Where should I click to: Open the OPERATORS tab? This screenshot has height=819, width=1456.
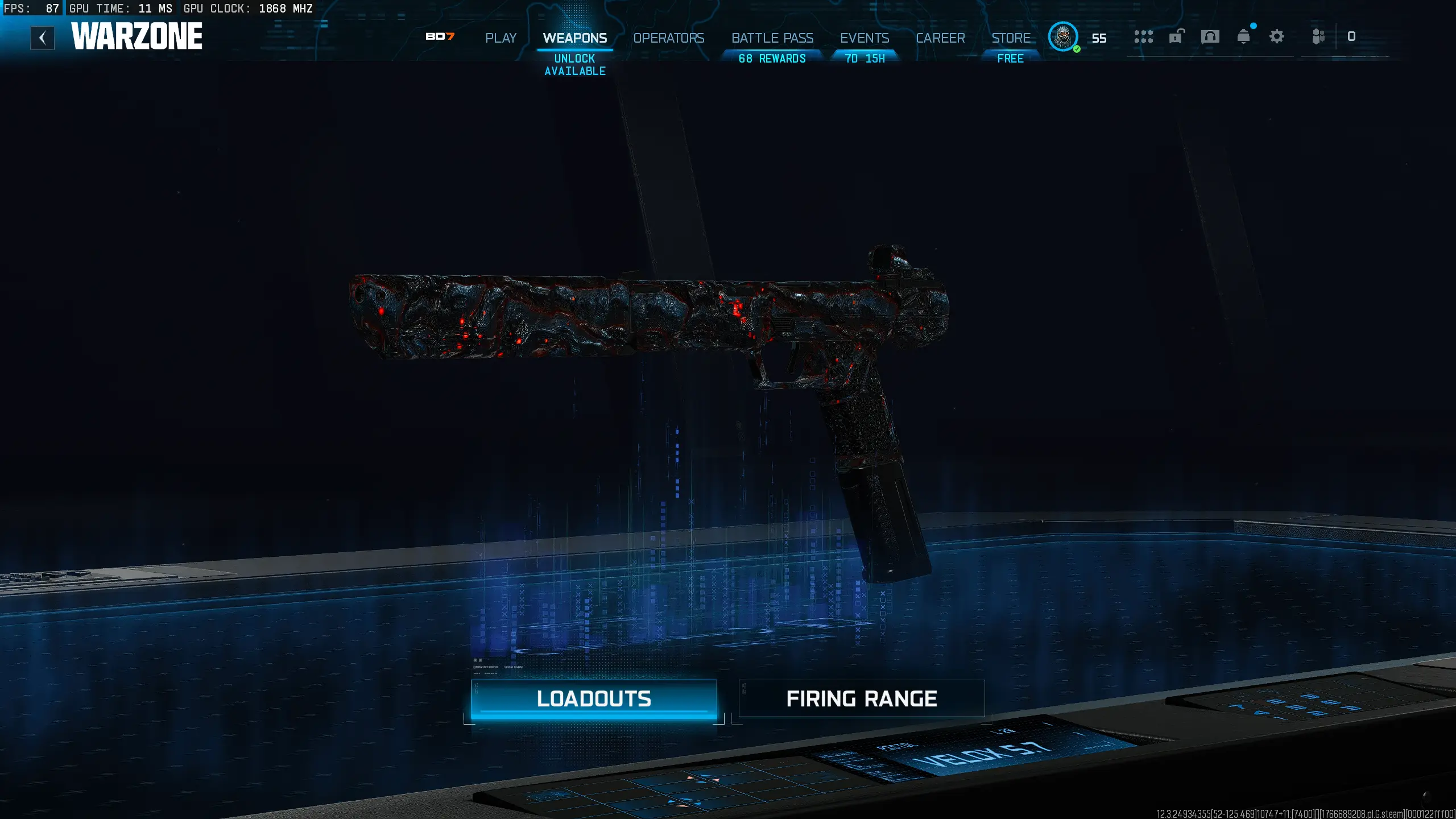[668, 38]
